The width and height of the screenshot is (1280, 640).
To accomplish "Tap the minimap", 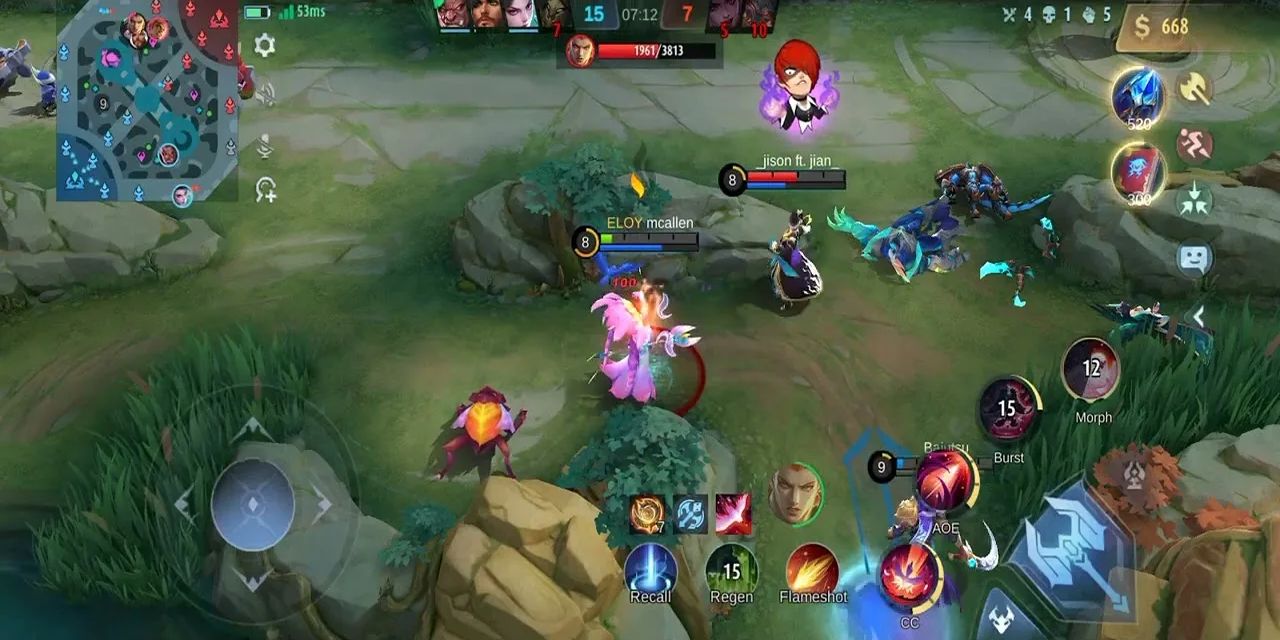I will (x=147, y=100).
